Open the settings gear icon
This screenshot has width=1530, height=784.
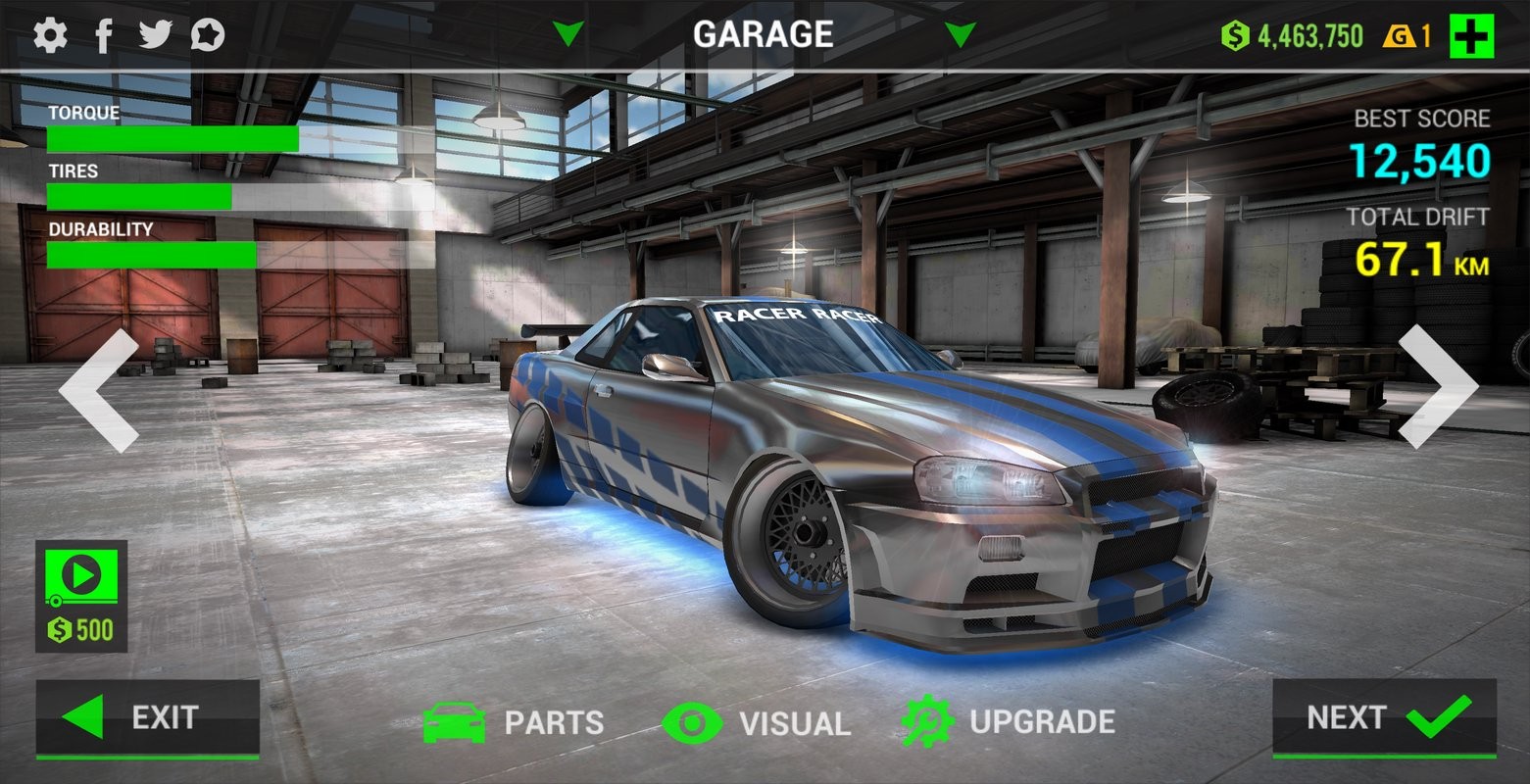point(50,35)
